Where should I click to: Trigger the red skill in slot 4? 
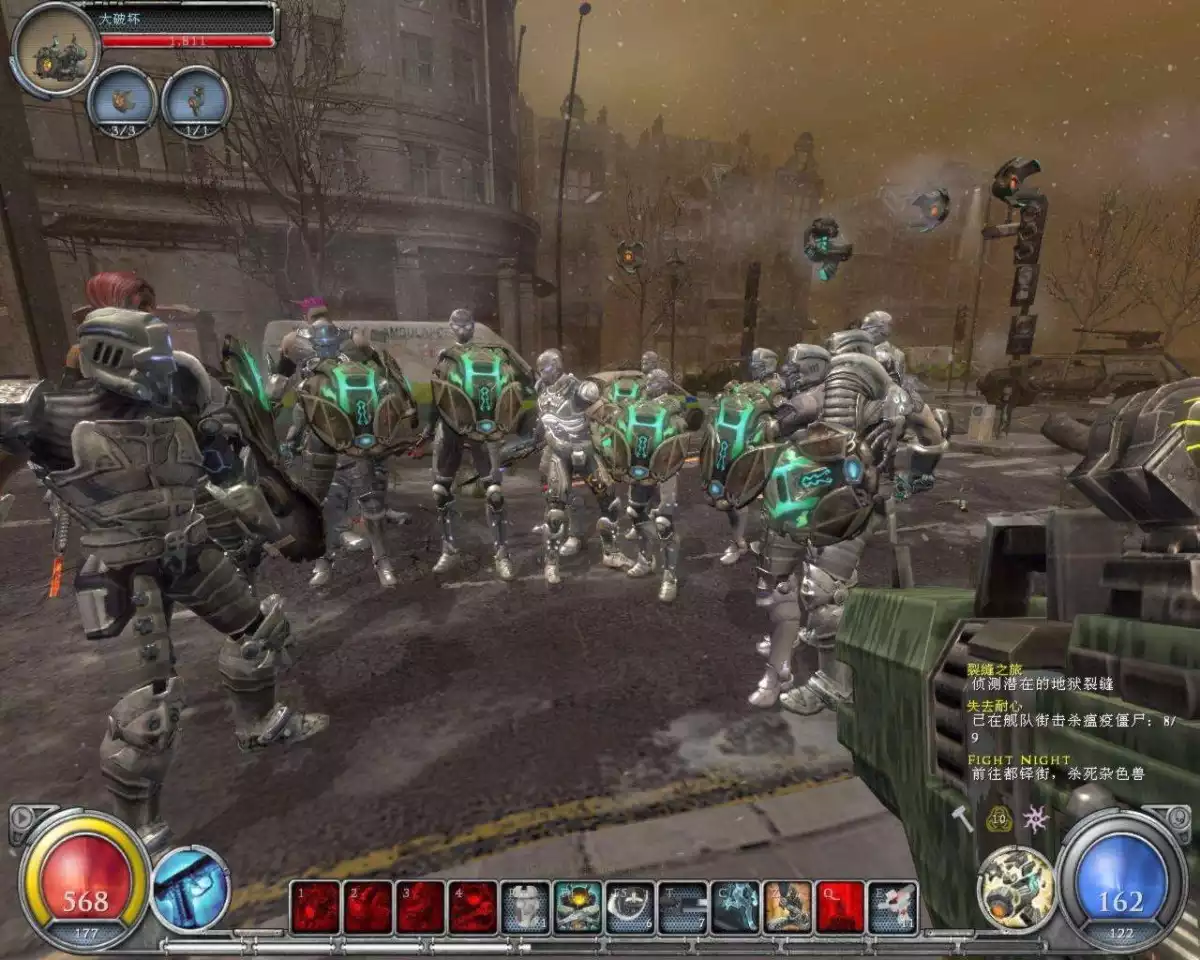click(473, 907)
